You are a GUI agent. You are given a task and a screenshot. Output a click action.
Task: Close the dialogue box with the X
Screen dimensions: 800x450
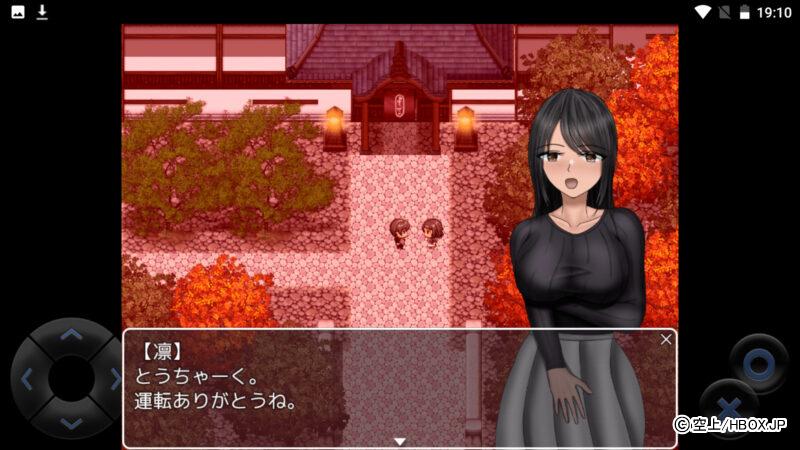click(x=666, y=339)
